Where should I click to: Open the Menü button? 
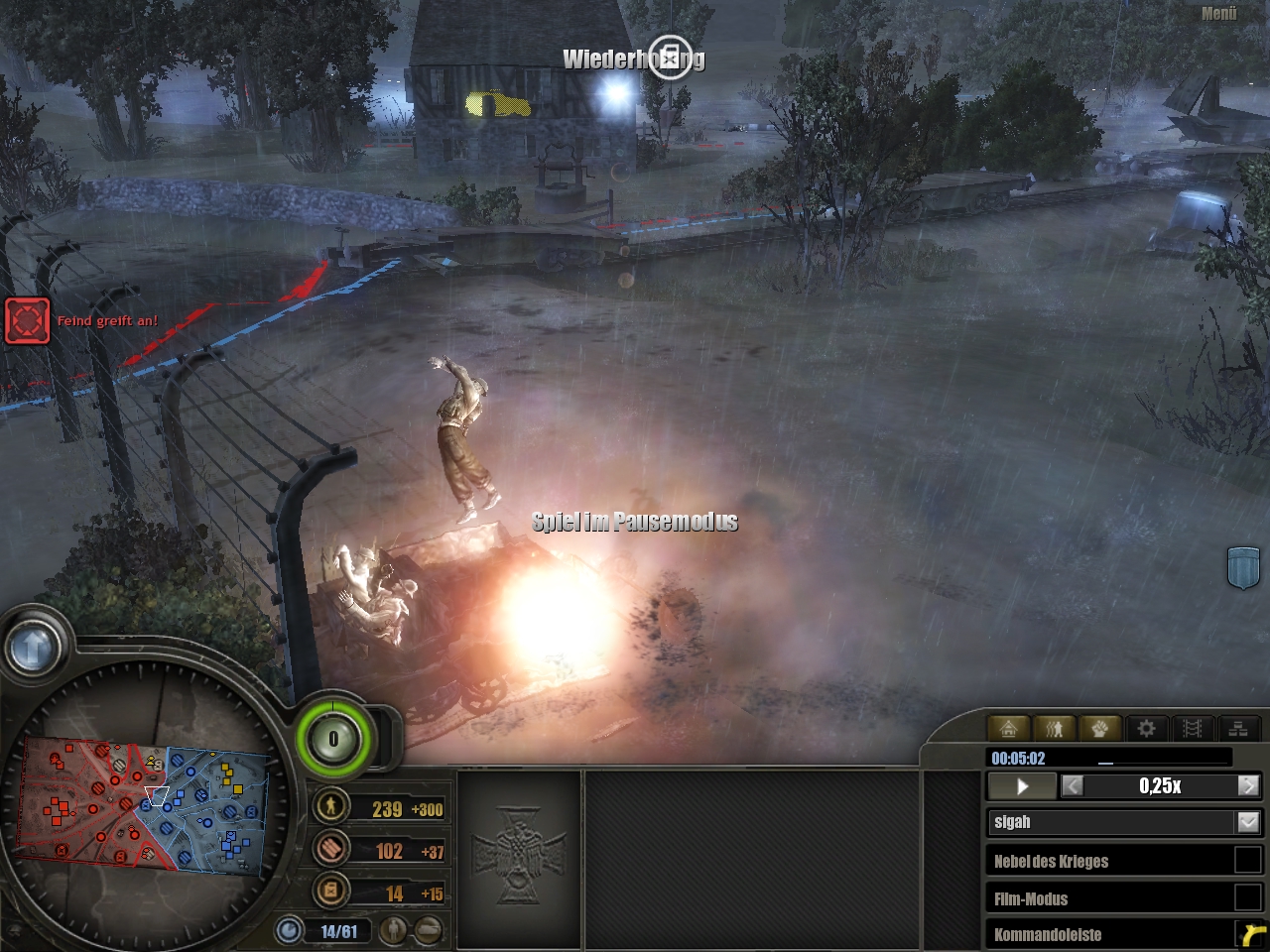coord(1218,14)
